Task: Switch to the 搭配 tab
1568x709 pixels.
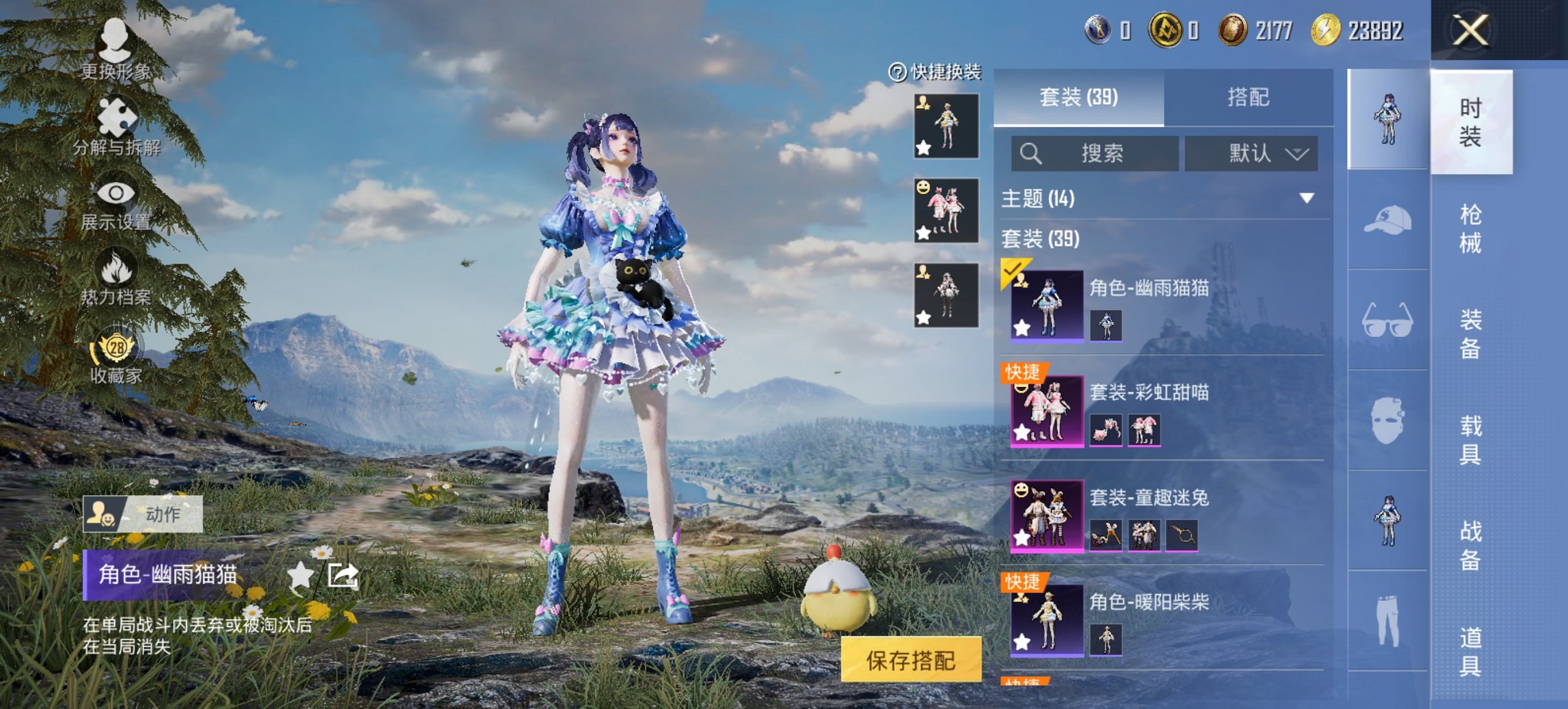Action: tap(1248, 98)
